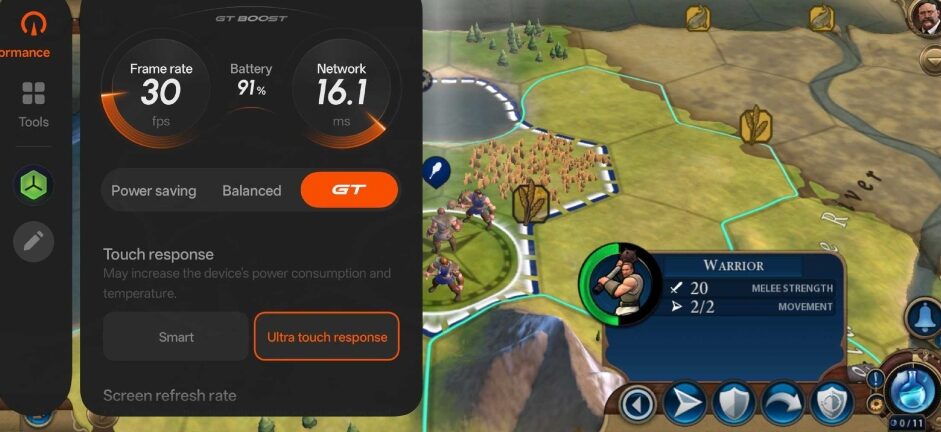Open the Tools tab in the sidebar
This screenshot has width=941, height=432.
coord(33,104)
